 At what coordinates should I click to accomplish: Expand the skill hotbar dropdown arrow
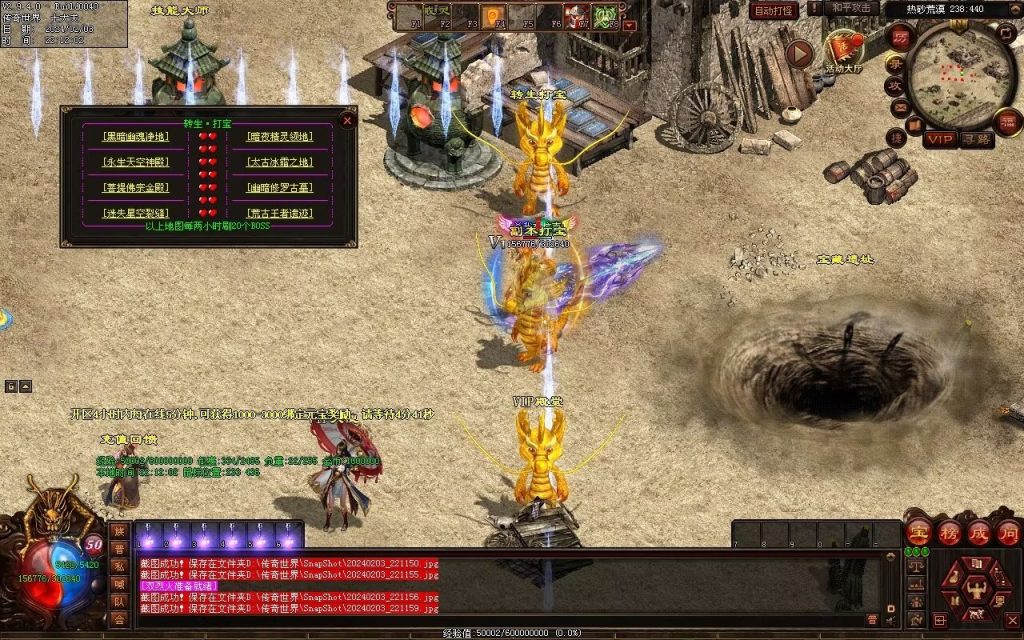tap(630, 25)
